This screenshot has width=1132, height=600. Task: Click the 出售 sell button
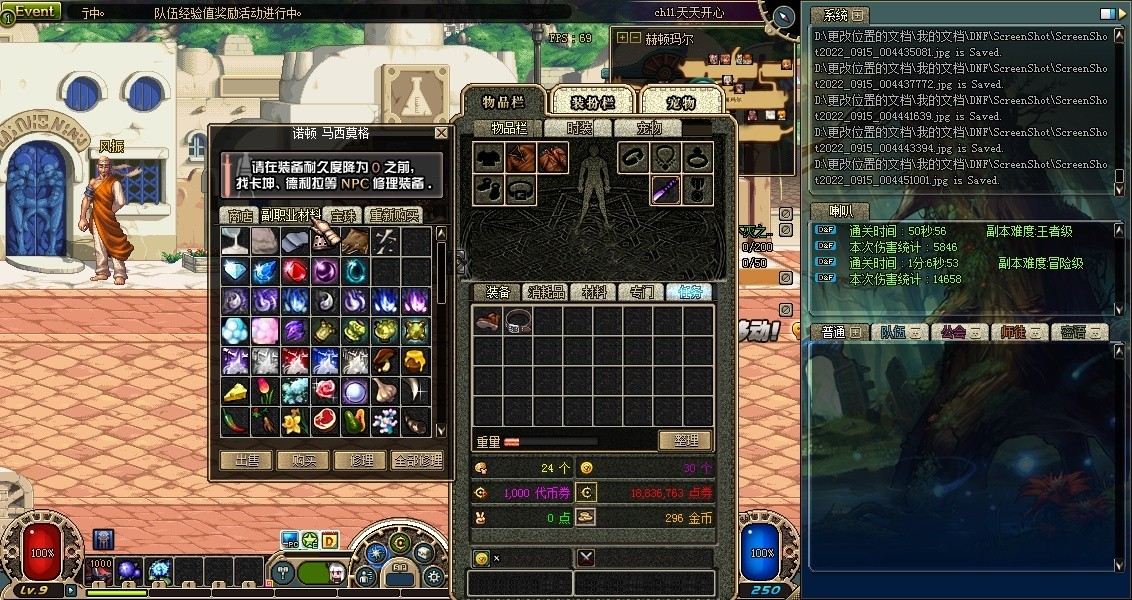click(246, 460)
